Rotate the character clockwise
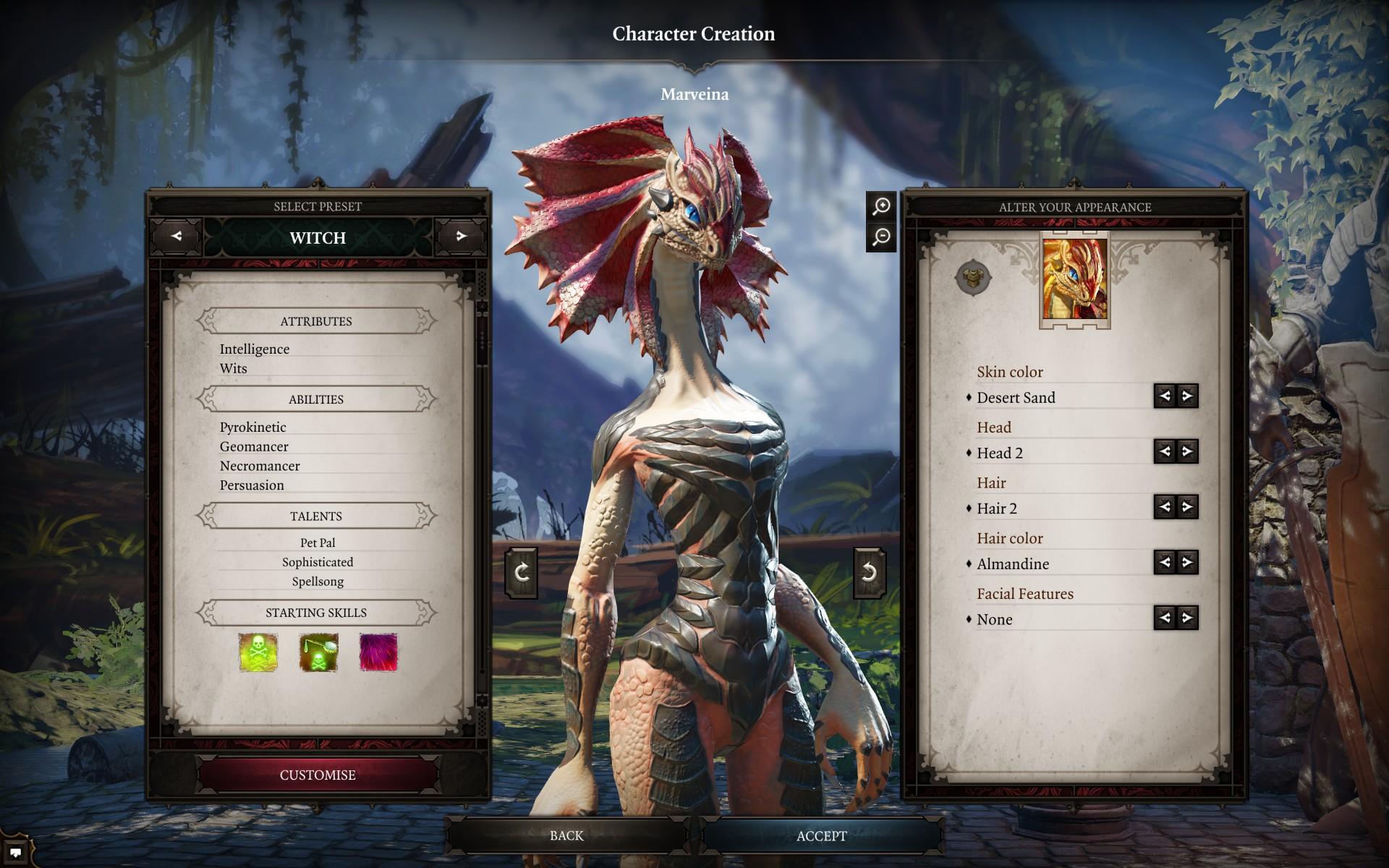 tap(522, 573)
